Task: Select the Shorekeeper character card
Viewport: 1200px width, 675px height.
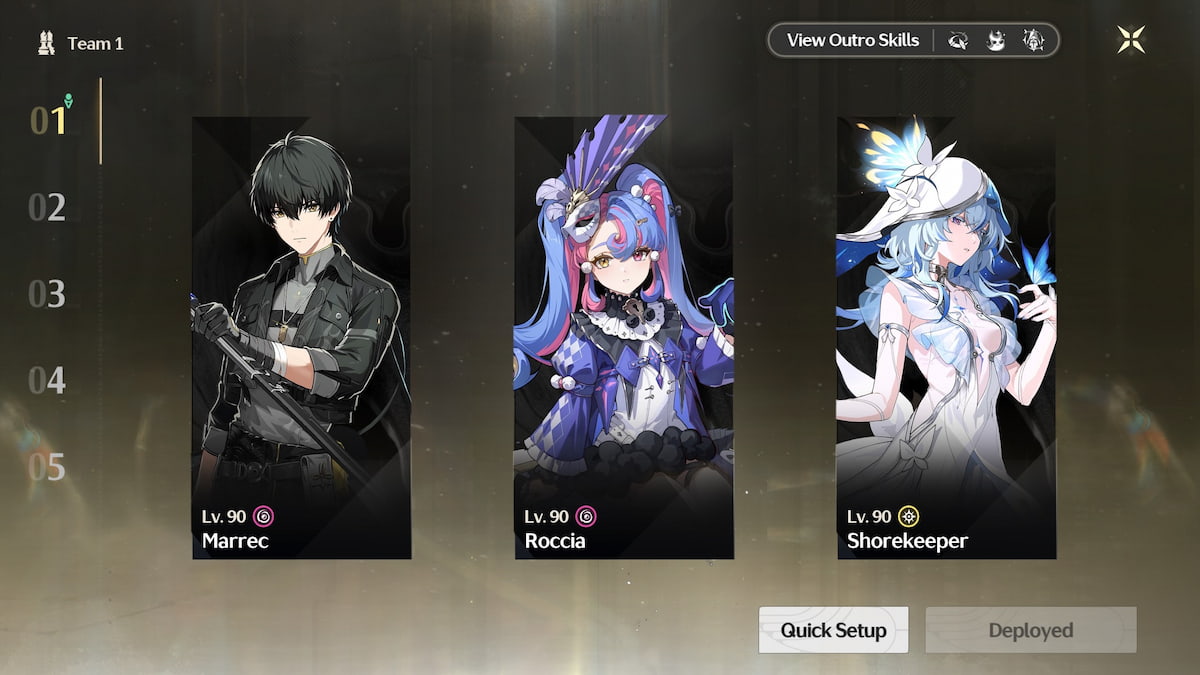Action: pyautogui.click(x=946, y=337)
